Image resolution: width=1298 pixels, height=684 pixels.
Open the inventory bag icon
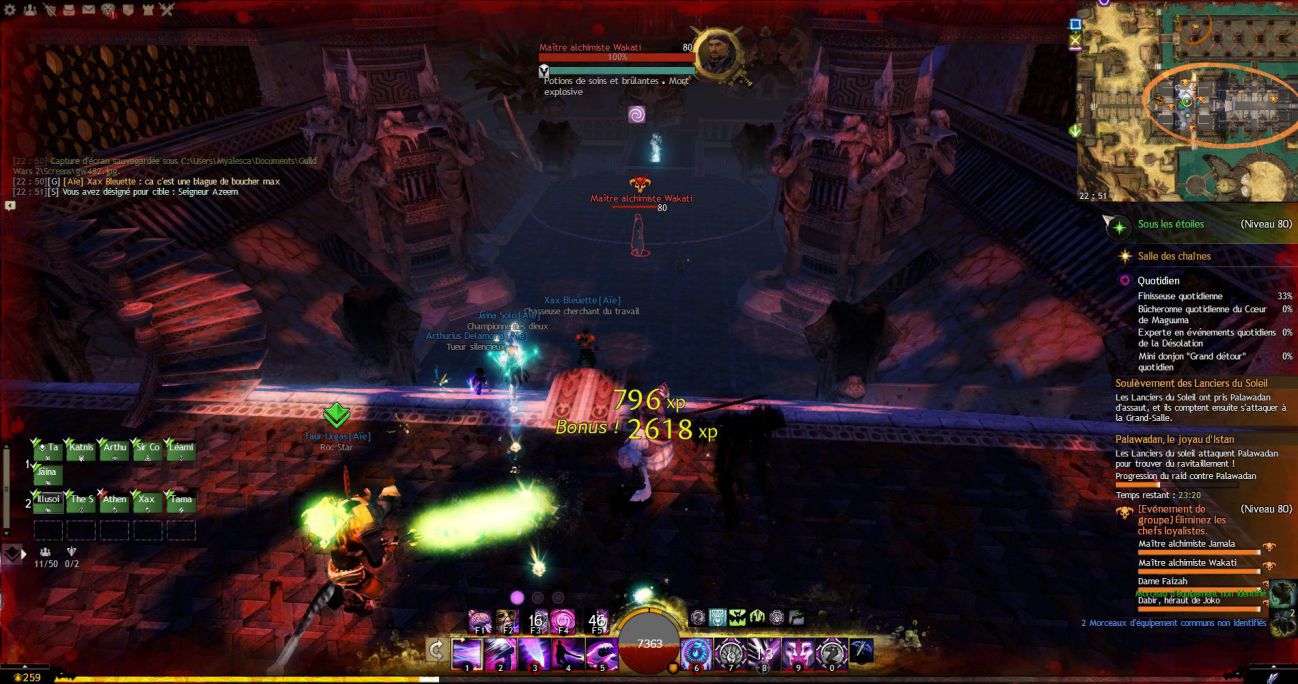[x=68, y=10]
